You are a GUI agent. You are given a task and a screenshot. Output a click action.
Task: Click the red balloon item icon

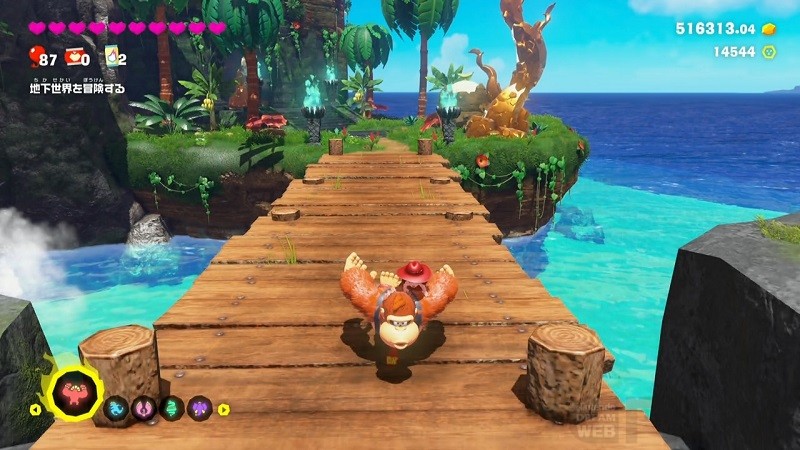coord(38,57)
